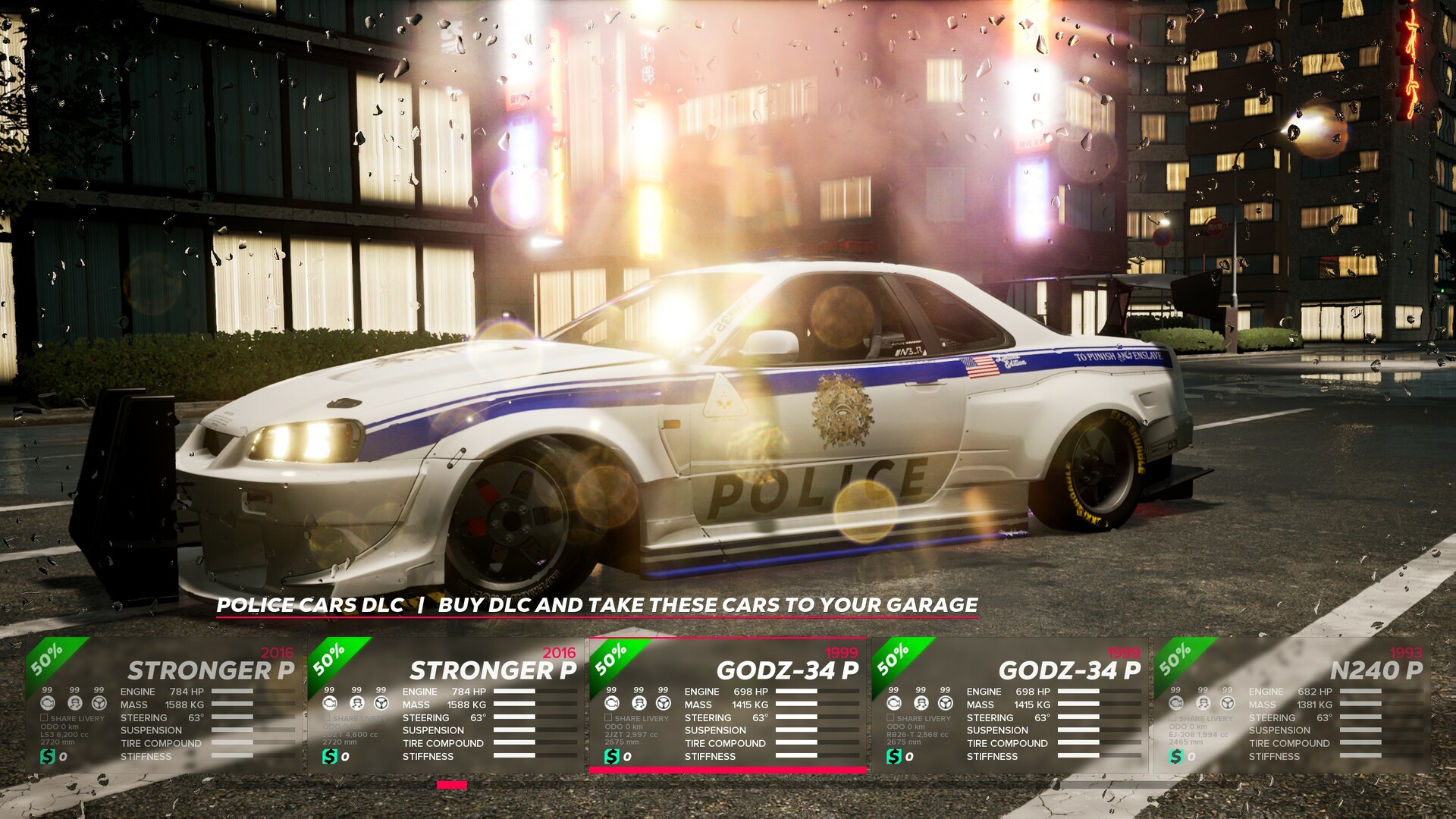Click the driver helmet icon on the second GODZ-34 P card
Screen dimensions: 1456x819
[921, 702]
